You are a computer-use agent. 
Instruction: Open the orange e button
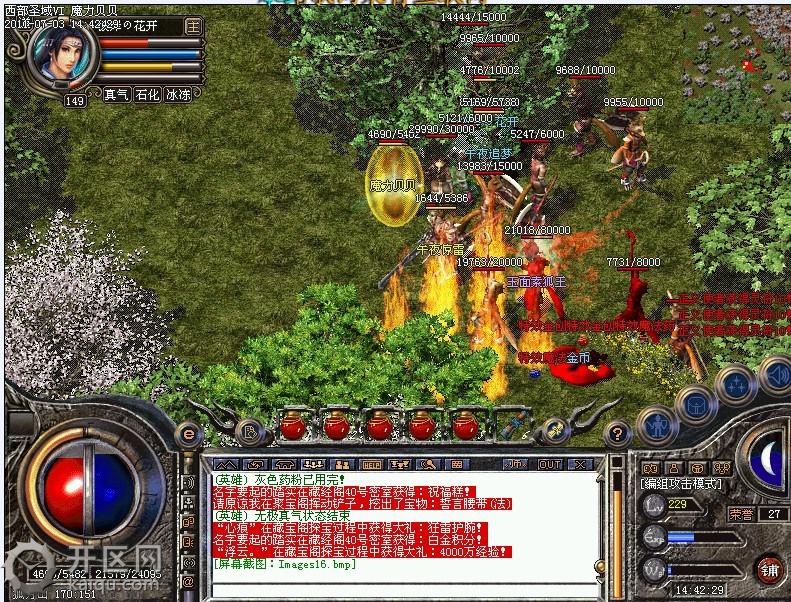186,434
